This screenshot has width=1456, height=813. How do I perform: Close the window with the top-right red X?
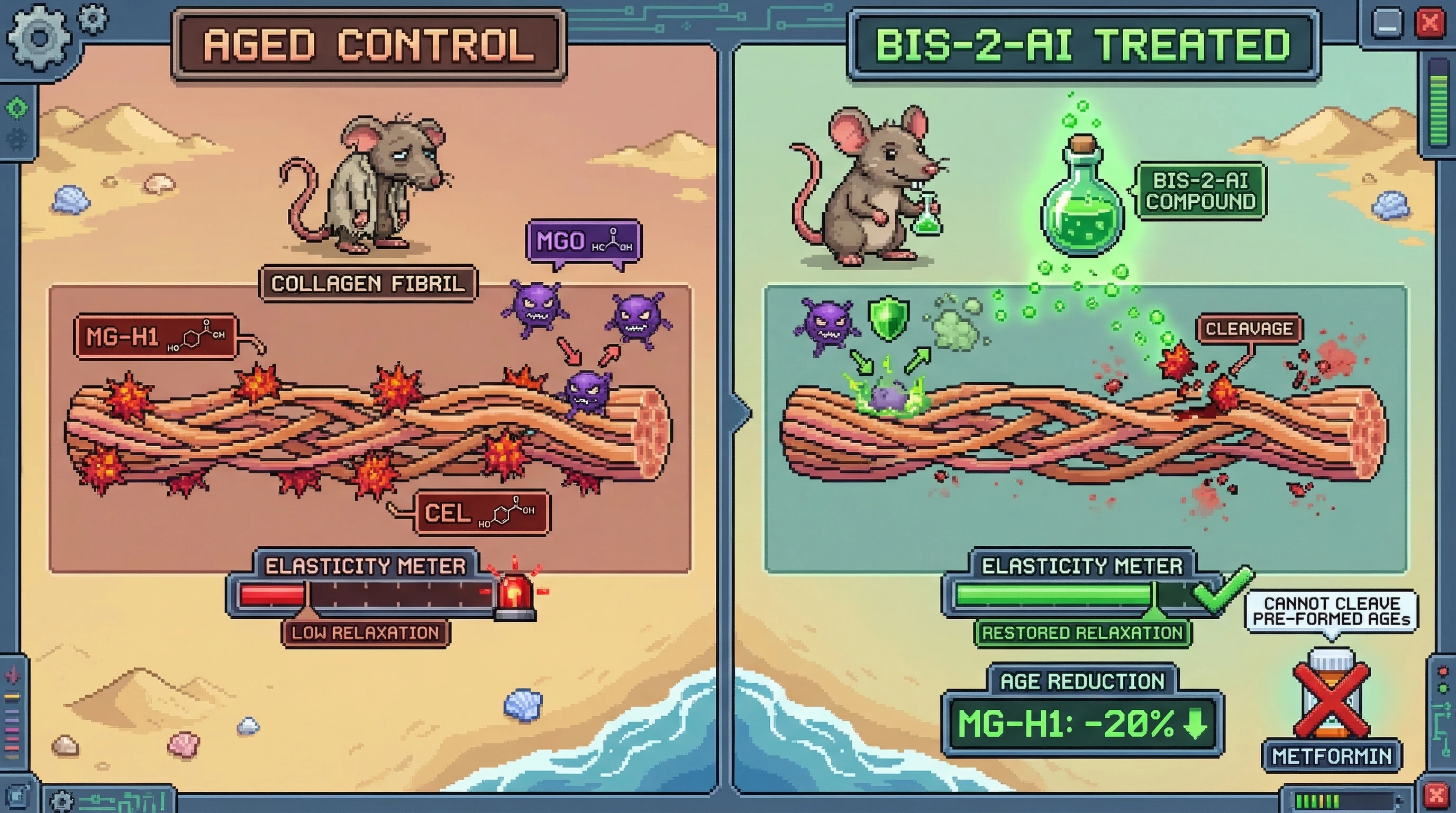(x=1430, y=24)
